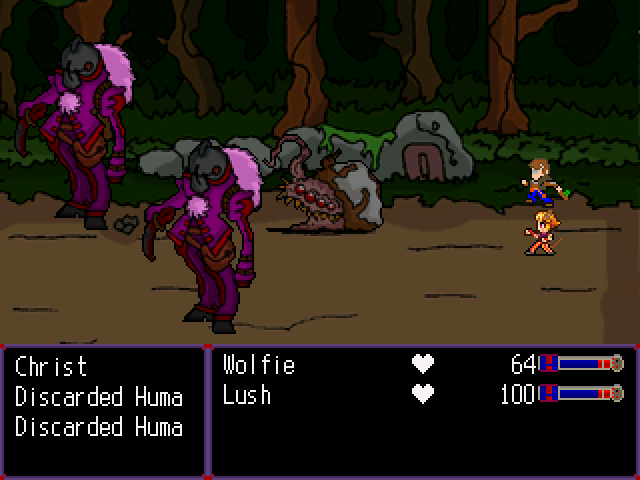Pick Lush in the party status list
The image size is (640, 480).
pyautogui.click(x=247, y=395)
